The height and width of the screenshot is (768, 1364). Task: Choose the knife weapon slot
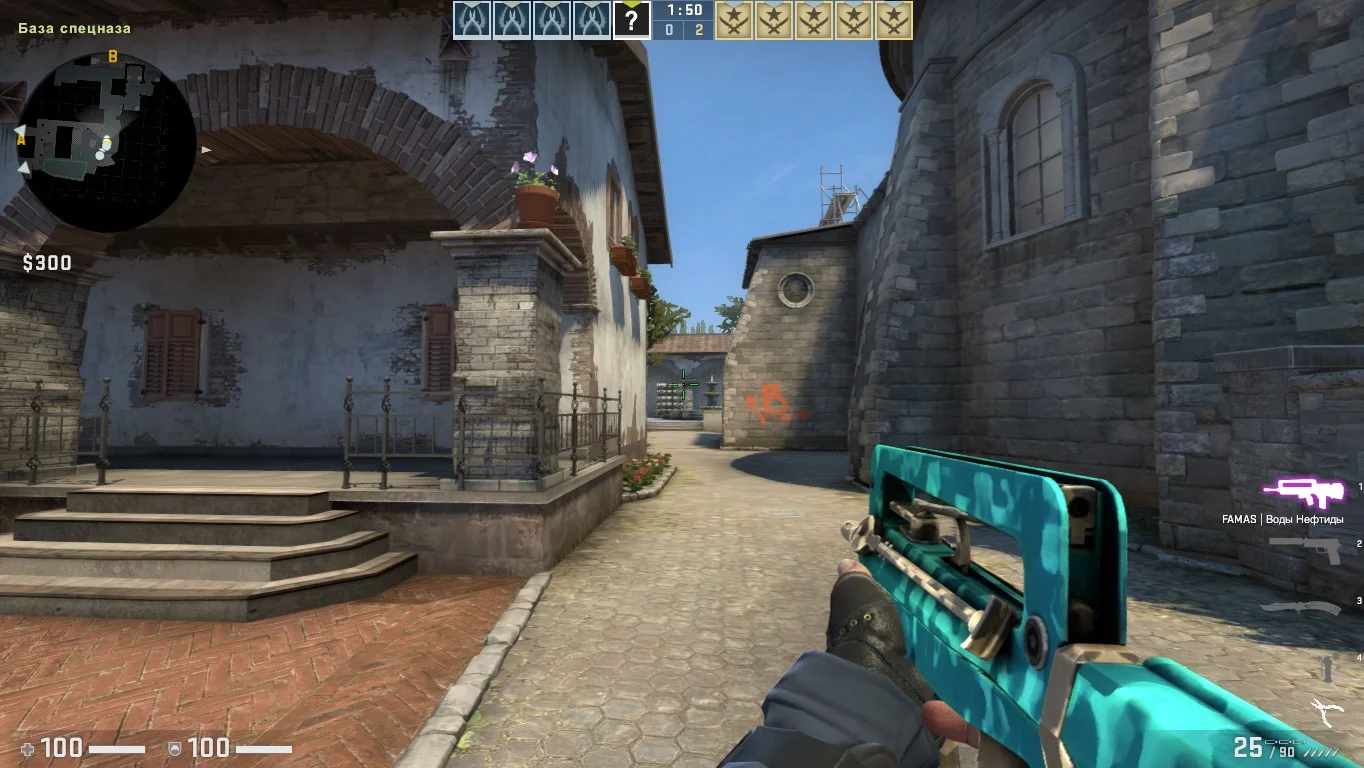click(1300, 607)
